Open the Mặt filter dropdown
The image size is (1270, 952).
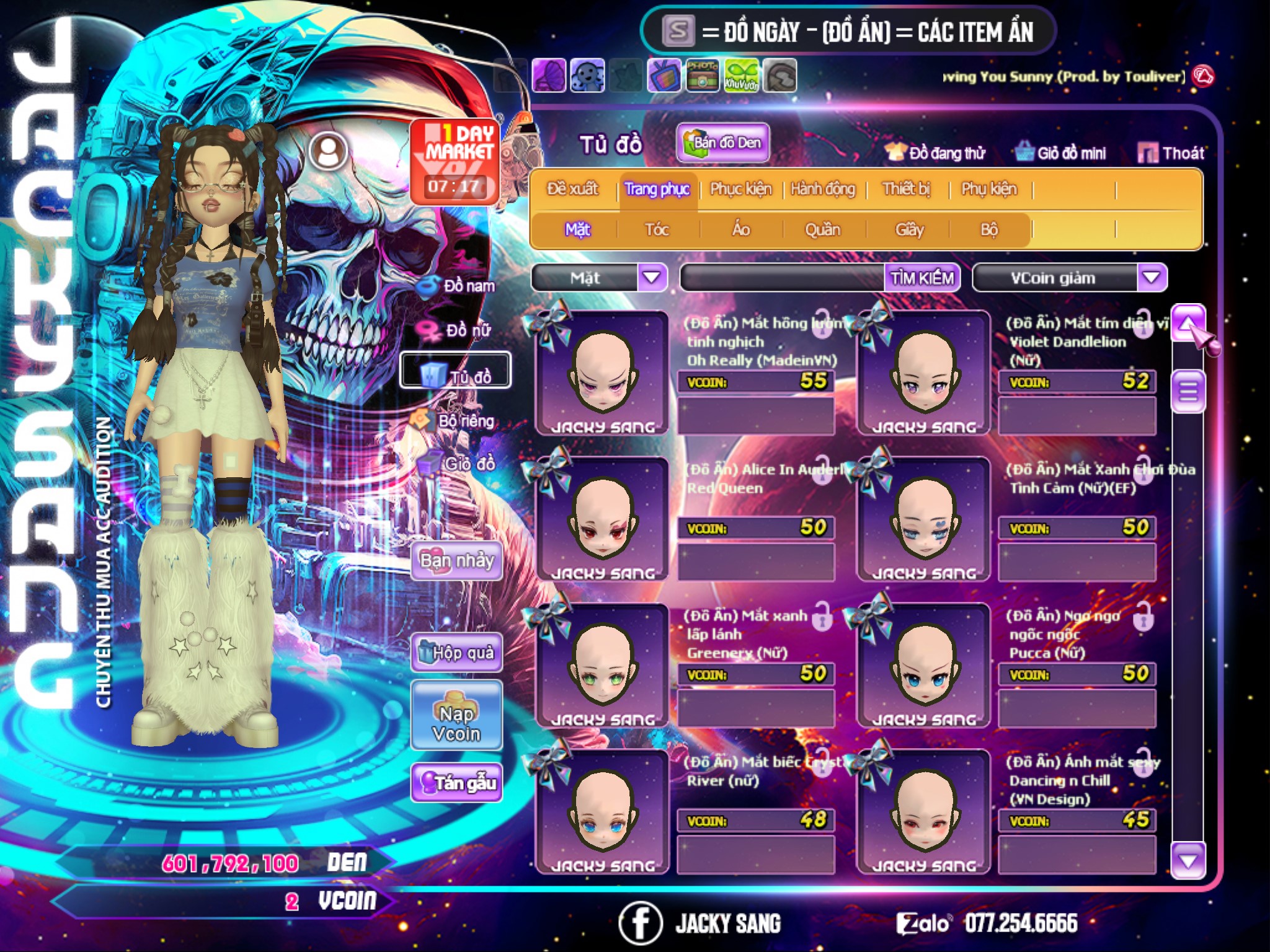[x=652, y=278]
